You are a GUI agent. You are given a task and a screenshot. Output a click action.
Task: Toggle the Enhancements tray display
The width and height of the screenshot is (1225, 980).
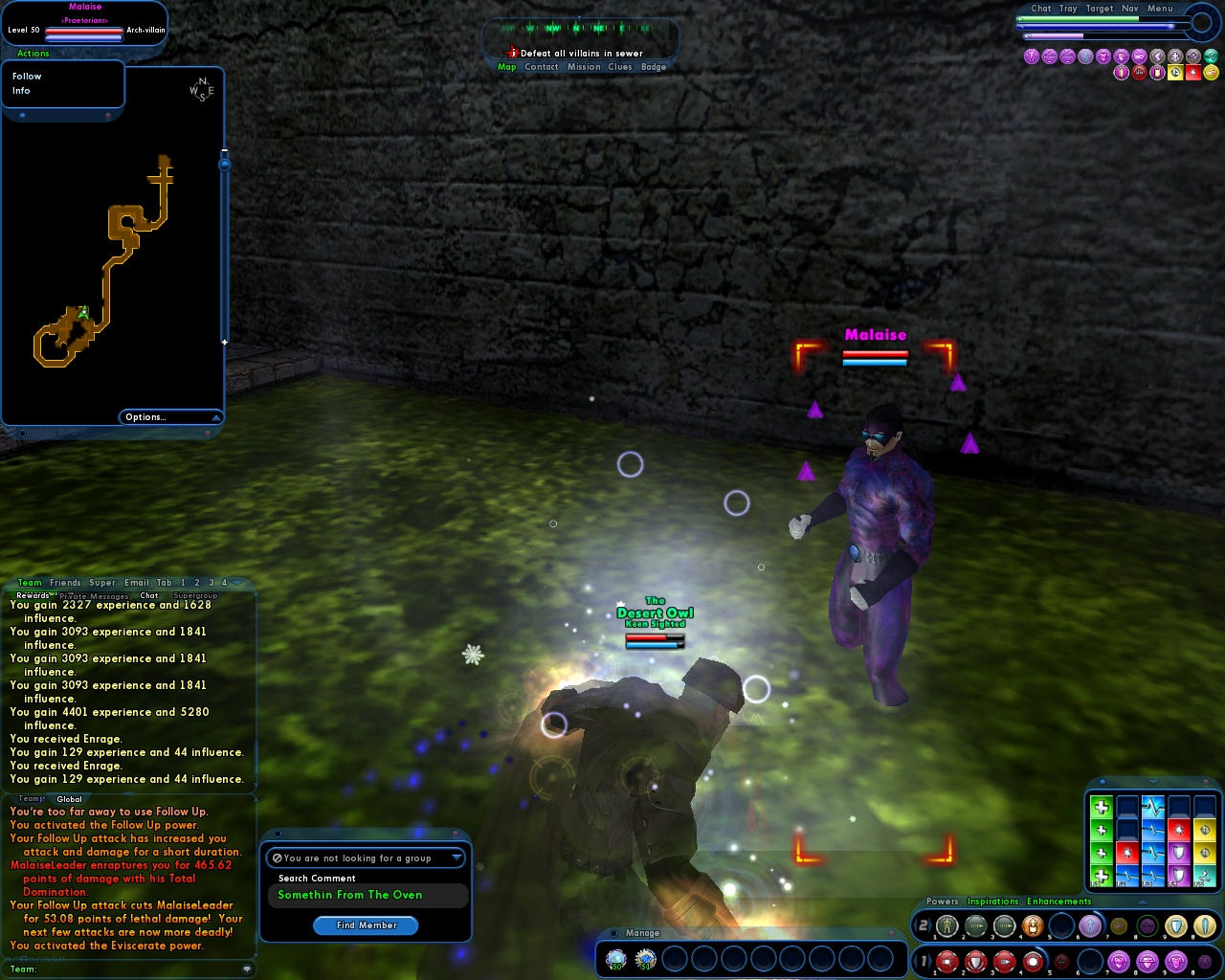pyautogui.click(x=1058, y=902)
